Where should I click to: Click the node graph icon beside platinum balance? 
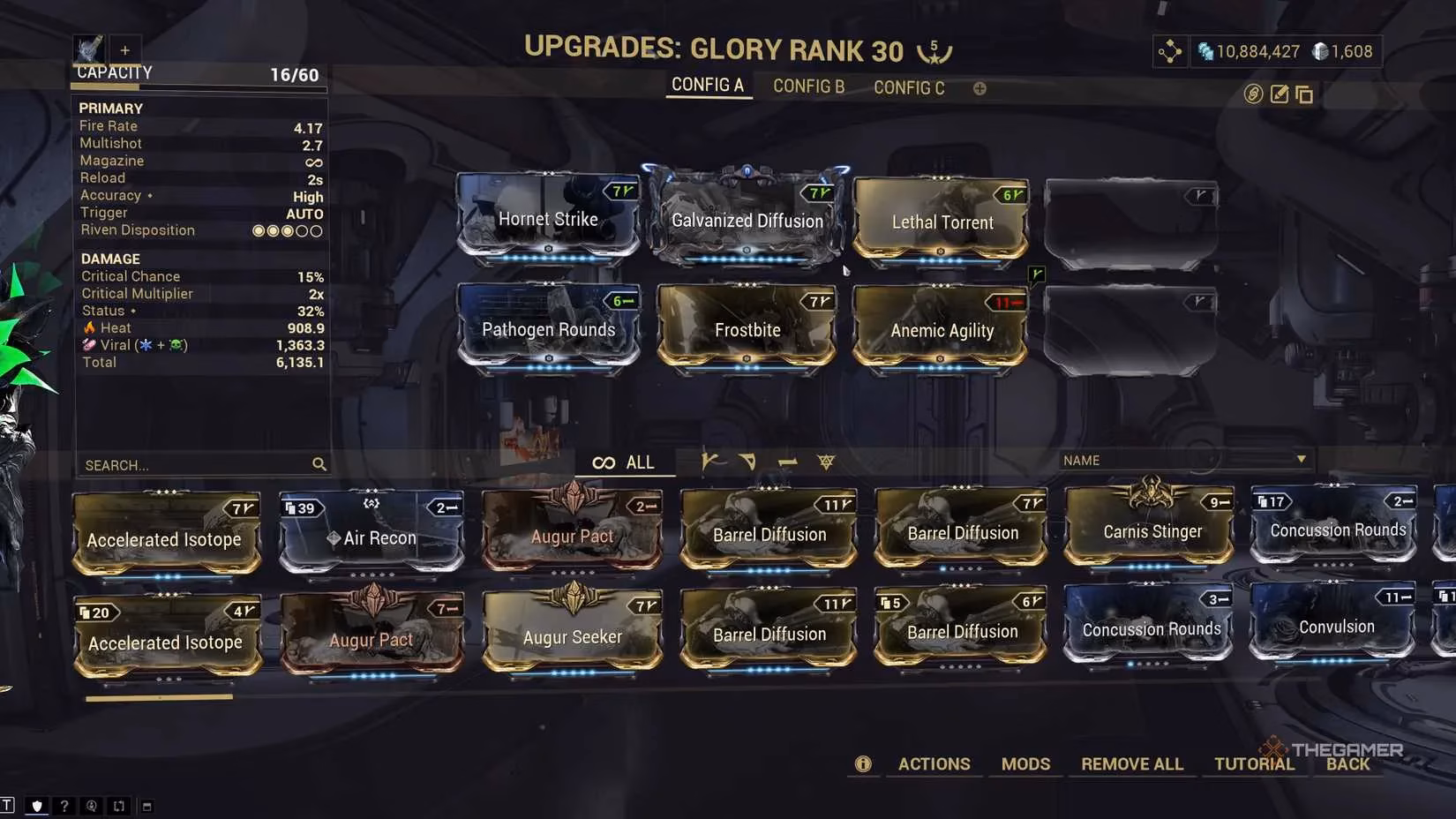point(1170,51)
